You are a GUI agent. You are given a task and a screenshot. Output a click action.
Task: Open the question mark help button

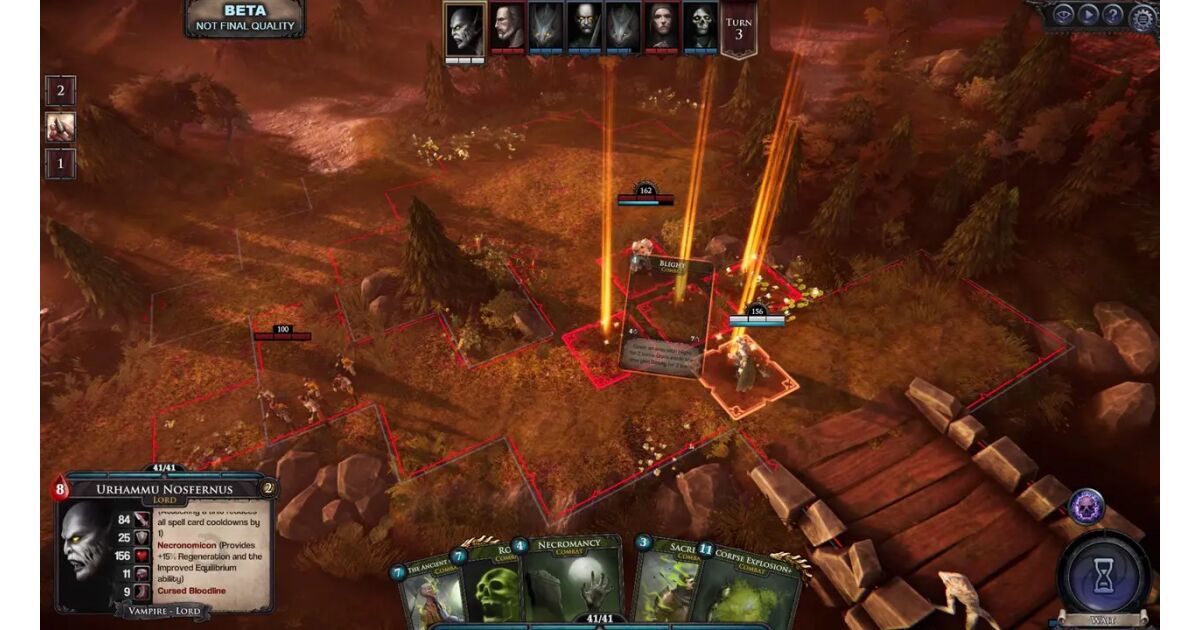[1114, 14]
